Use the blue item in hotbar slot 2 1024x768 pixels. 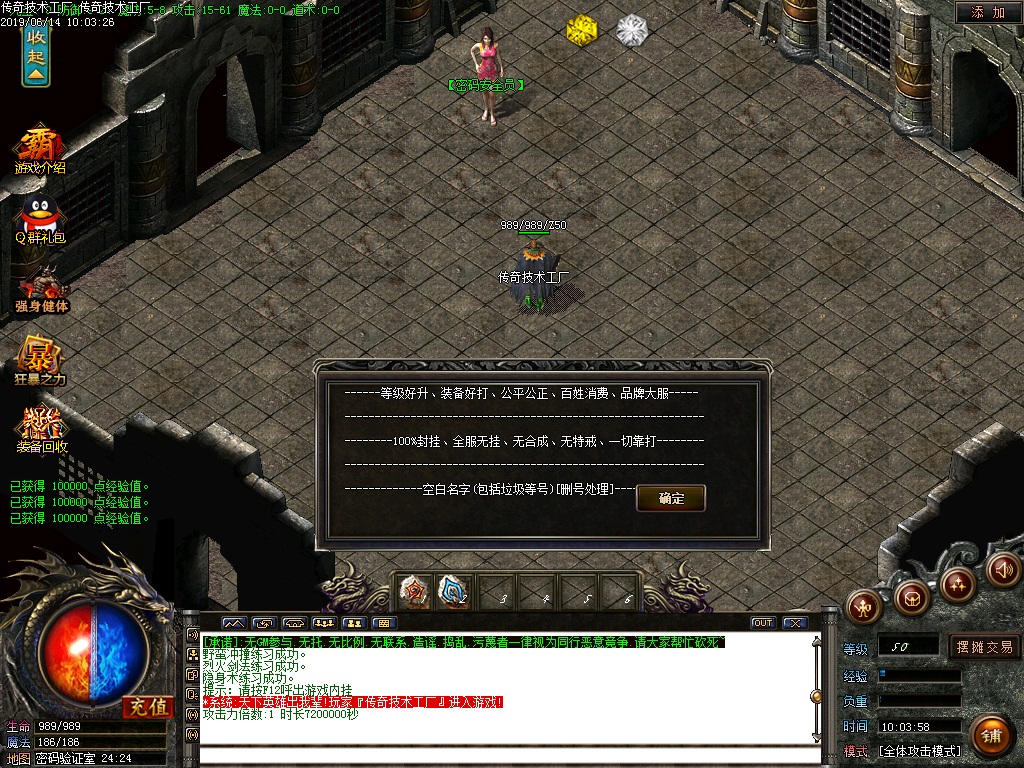pos(455,592)
